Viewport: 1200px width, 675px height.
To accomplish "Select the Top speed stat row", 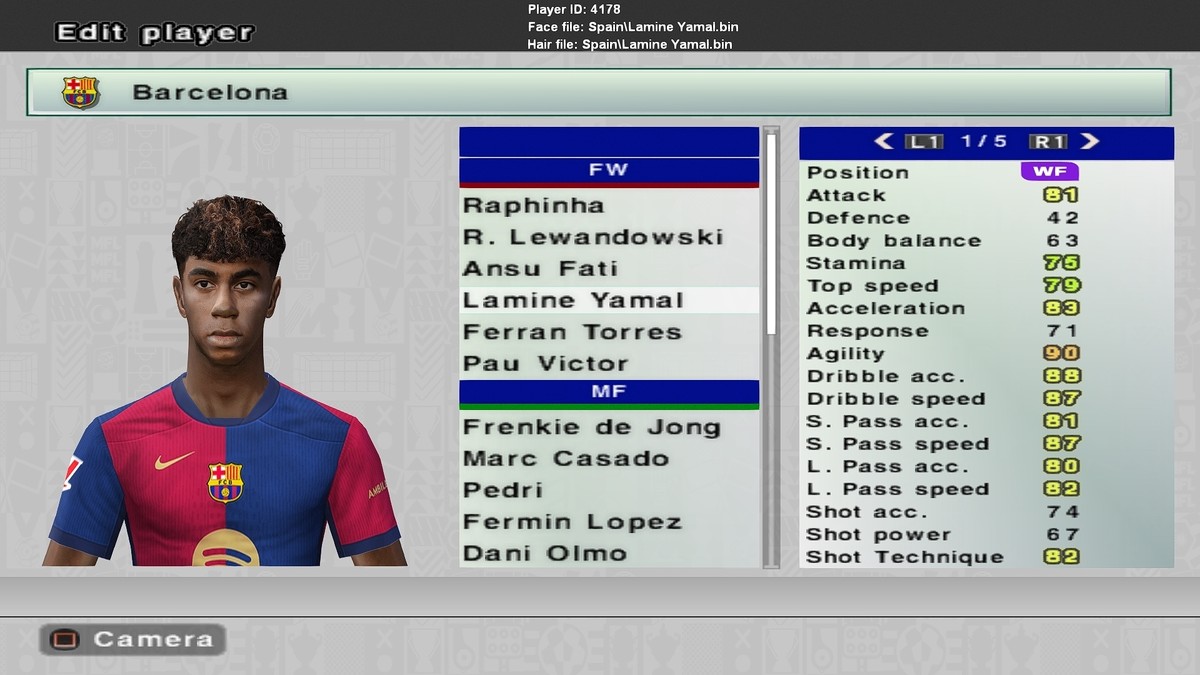I will pyautogui.click(x=942, y=286).
